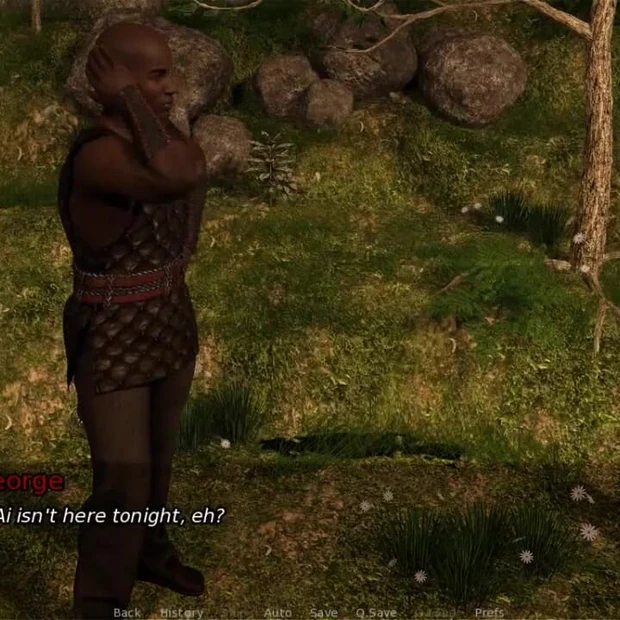The image size is (620, 620).
Task: Open the Prefs settings menu
Action: click(489, 612)
